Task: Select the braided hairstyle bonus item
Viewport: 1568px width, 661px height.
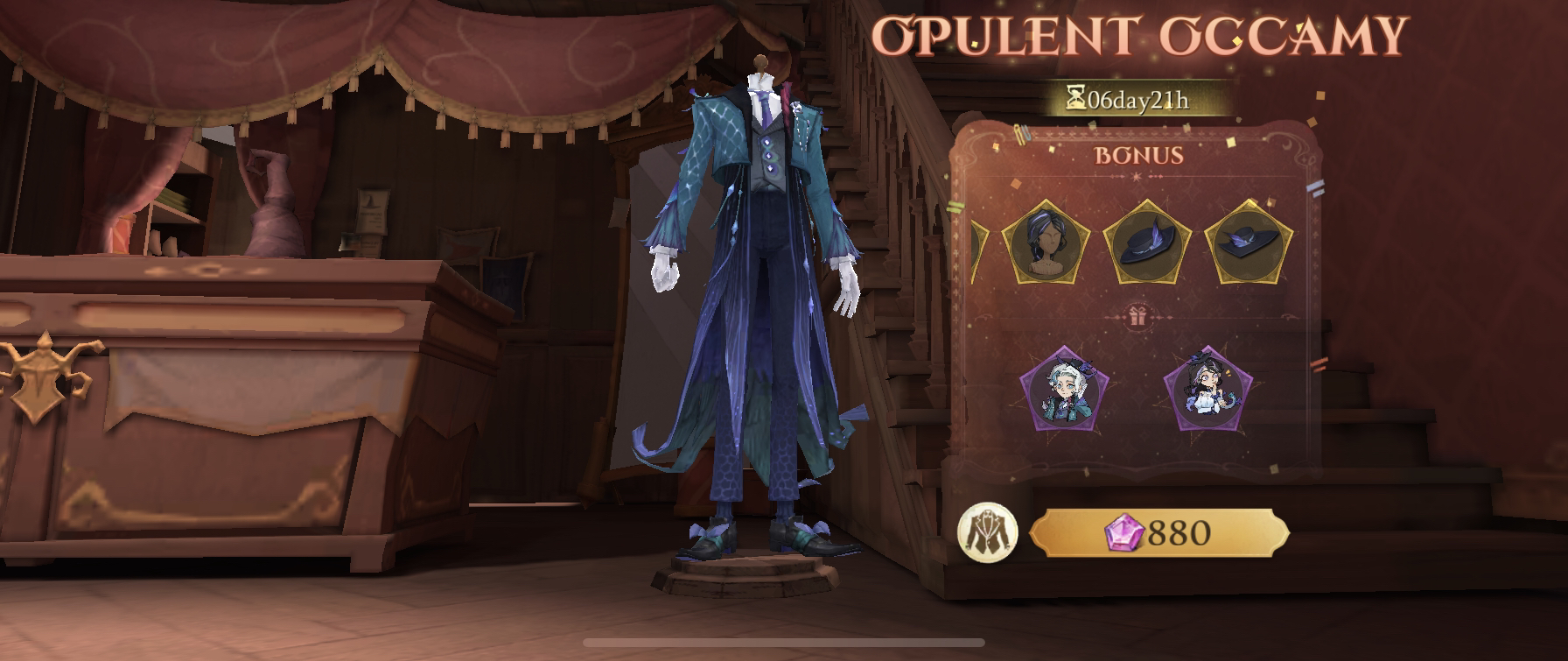Action: pyautogui.click(x=1044, y=242)
